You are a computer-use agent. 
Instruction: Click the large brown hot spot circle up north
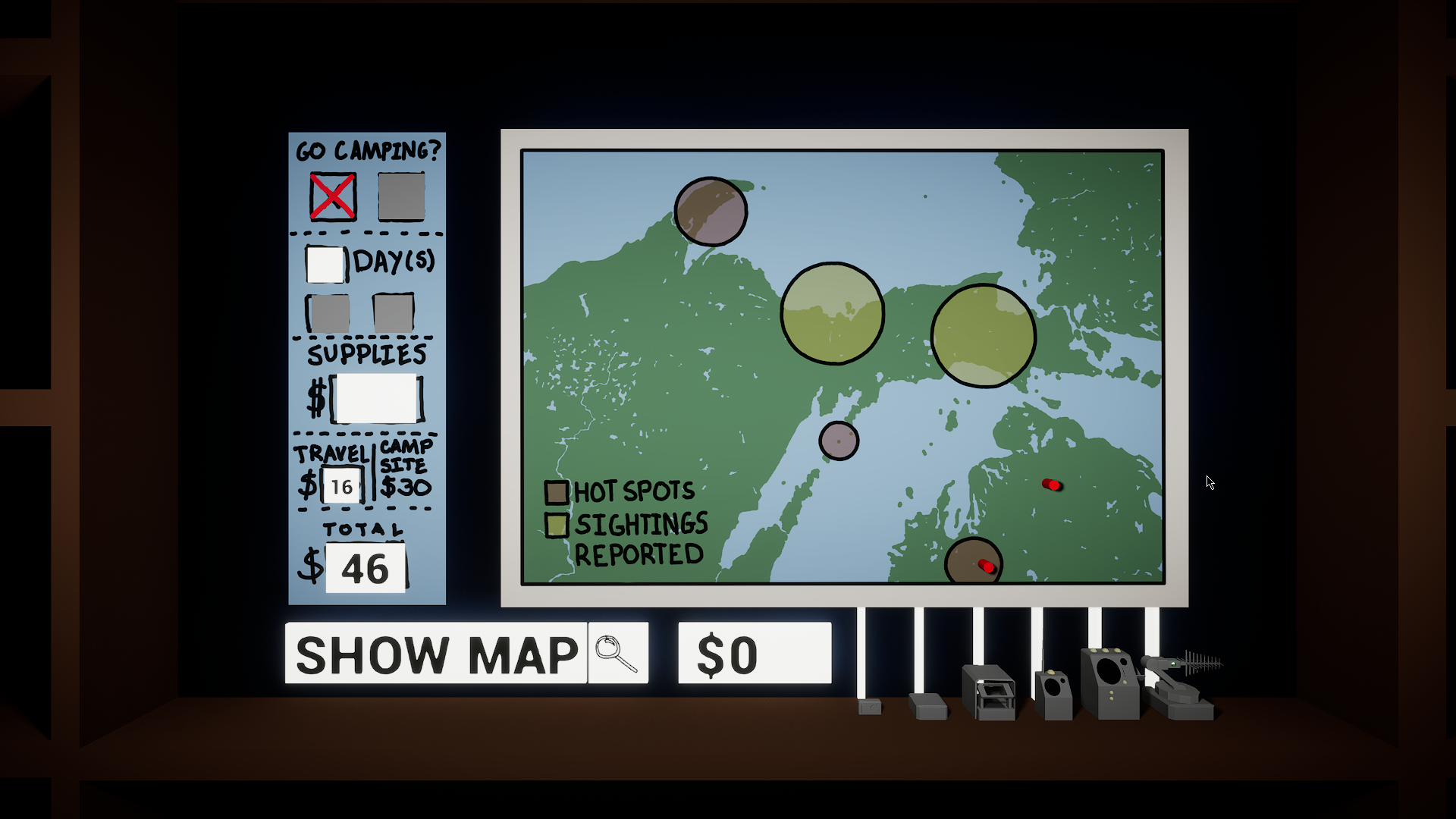(710, 212)
